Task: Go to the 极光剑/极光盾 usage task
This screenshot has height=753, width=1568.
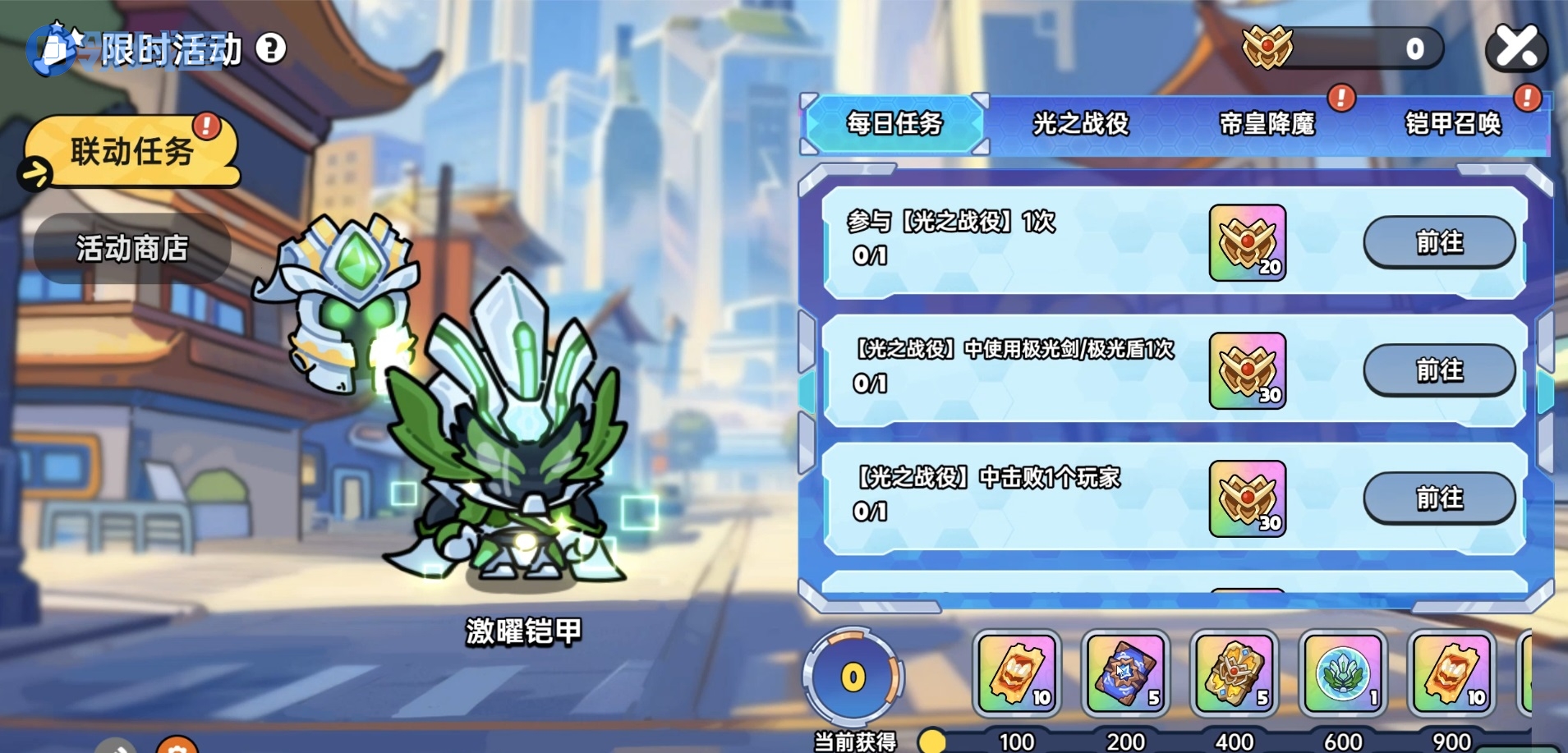Action: (1439, 370)
